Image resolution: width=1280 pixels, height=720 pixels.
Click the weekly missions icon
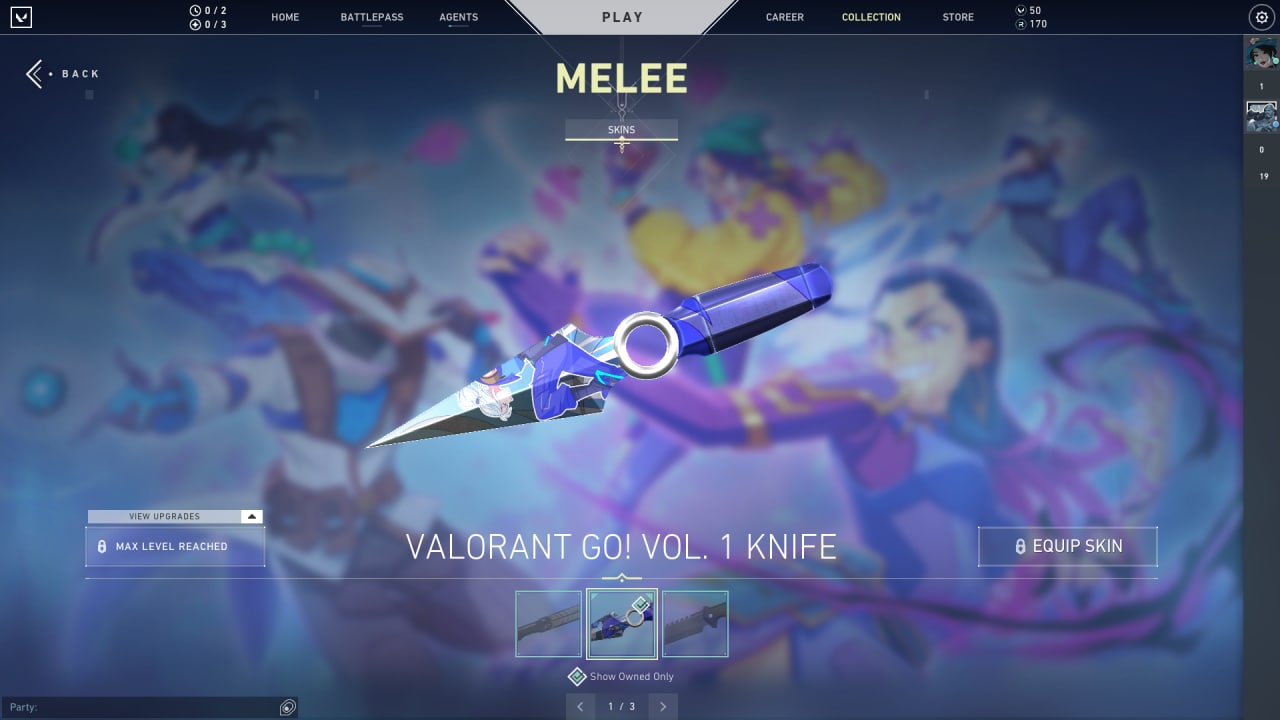pos(193,22)
